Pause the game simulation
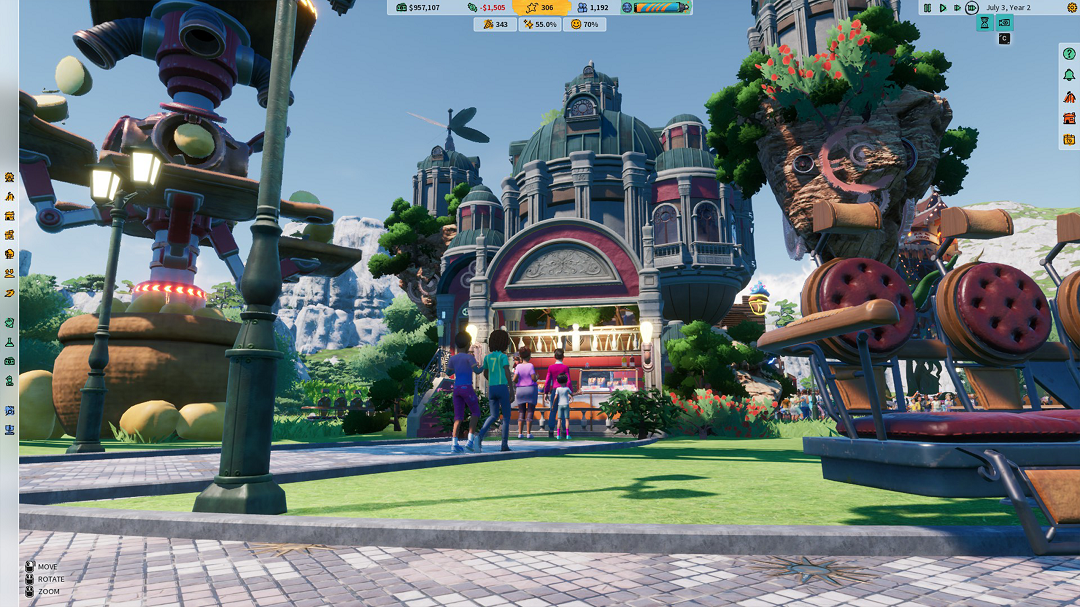This screenshot has height=607, width=1080. (928, 8)
